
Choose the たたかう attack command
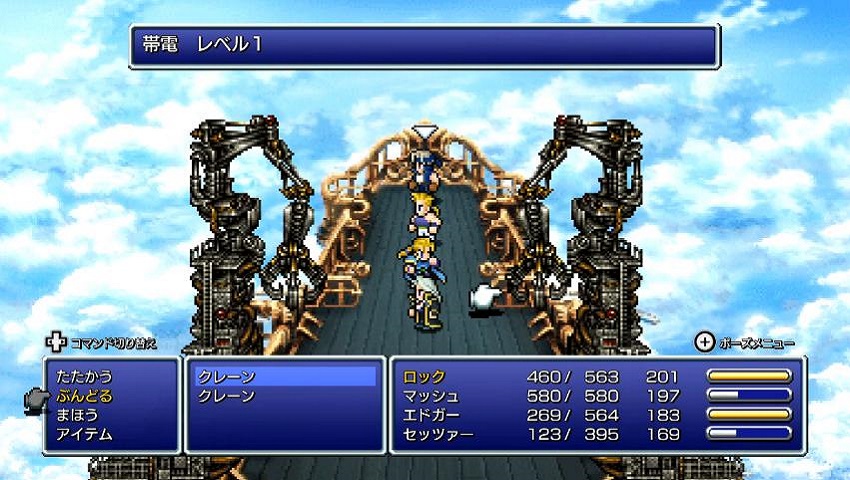[85, 377]
